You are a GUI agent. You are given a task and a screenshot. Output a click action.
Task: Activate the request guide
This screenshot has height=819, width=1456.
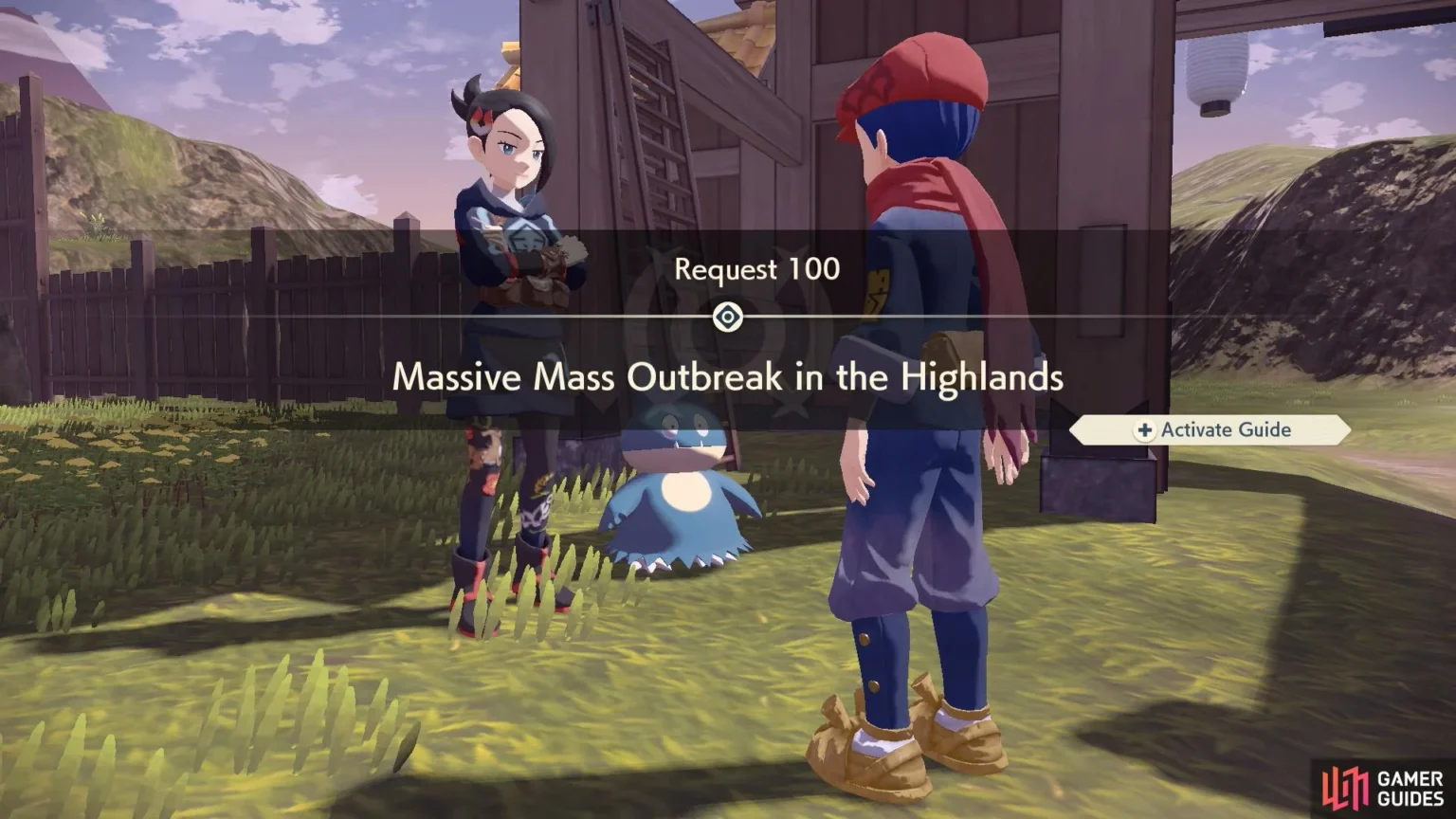pos(1210,430)
